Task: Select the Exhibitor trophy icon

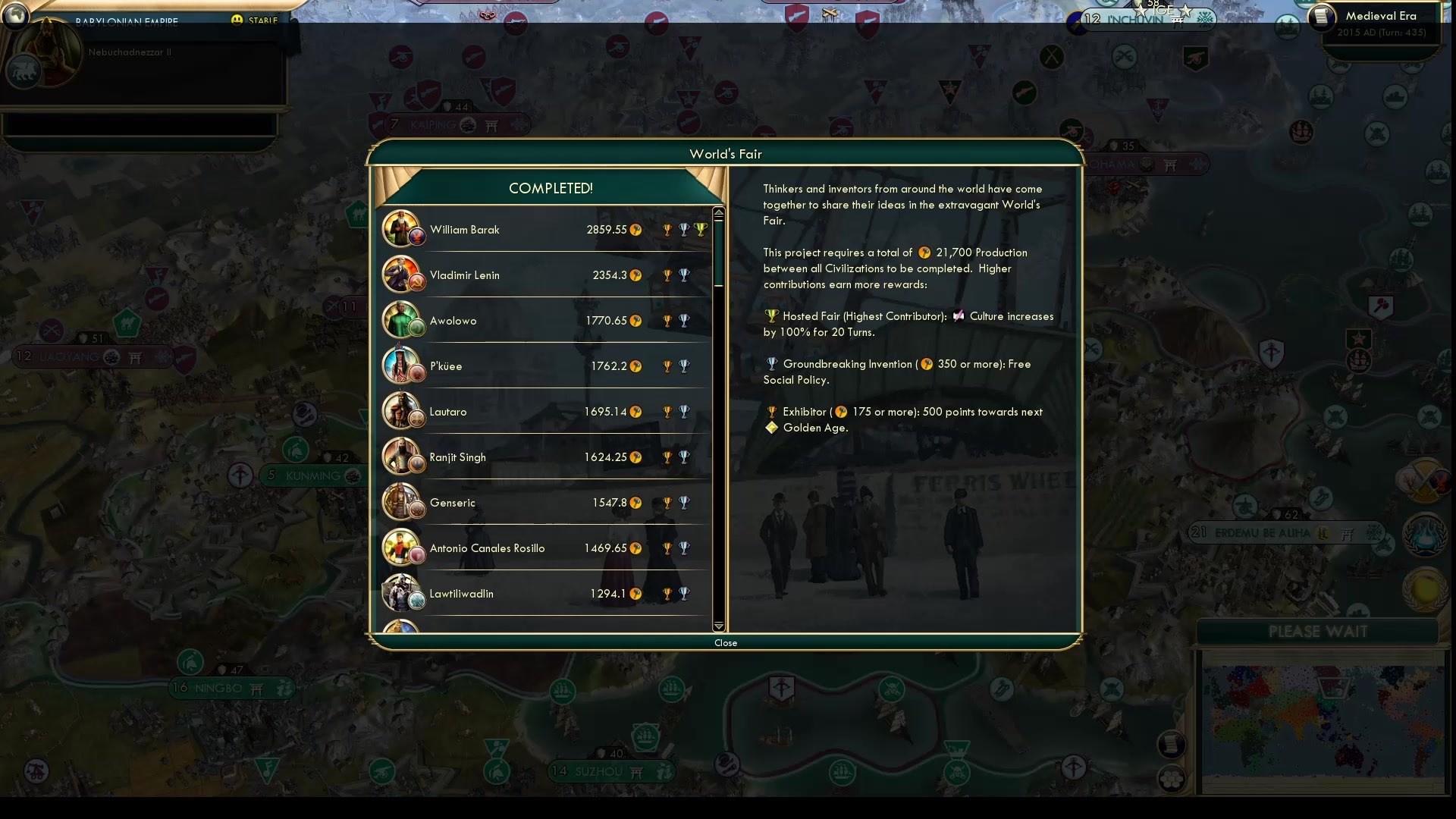Action: 771,412
